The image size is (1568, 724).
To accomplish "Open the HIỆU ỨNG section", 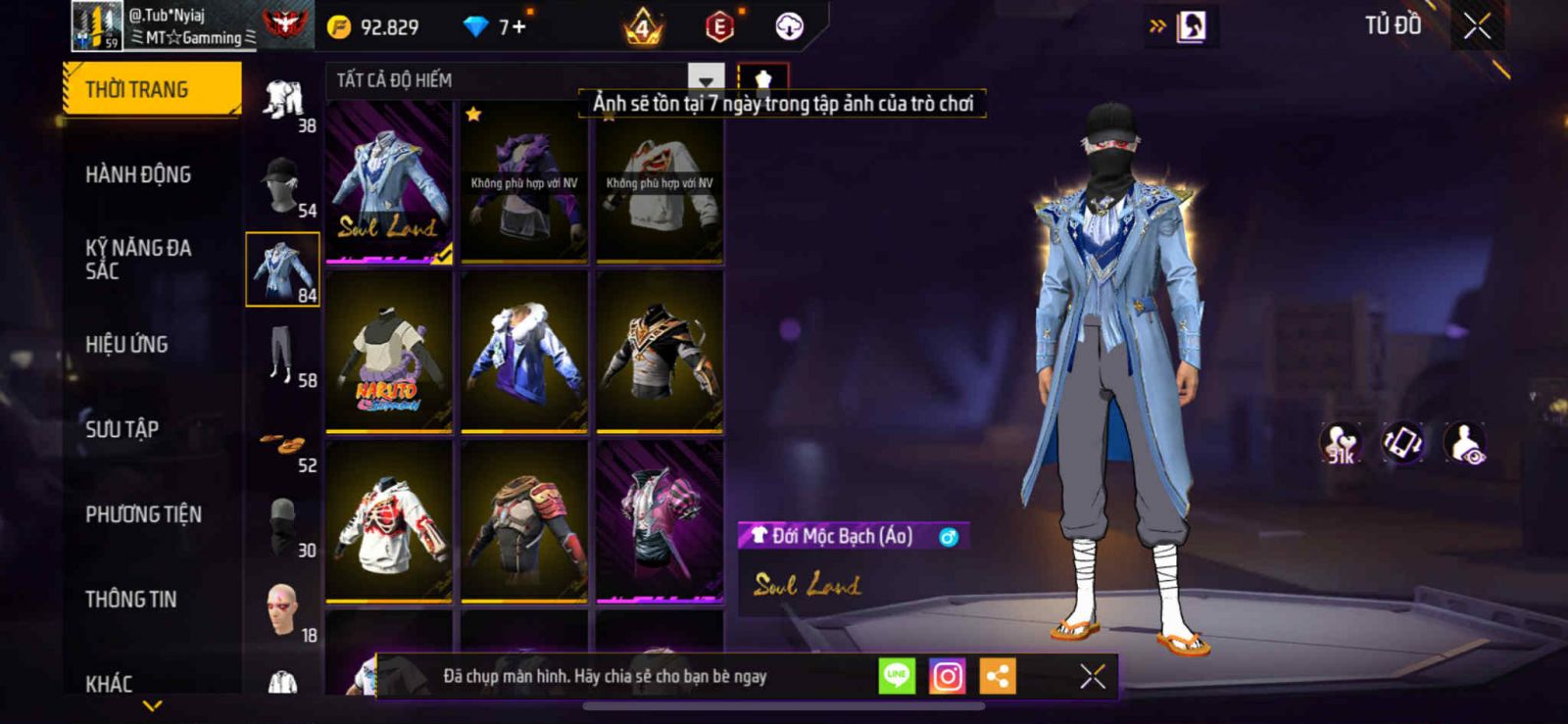I will click(x=126, y=344).
